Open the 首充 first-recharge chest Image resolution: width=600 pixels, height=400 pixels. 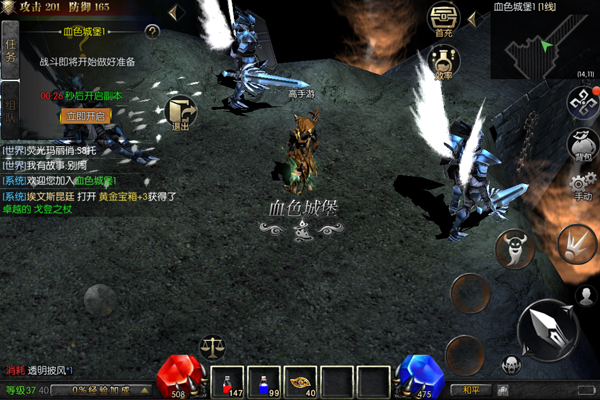[443, 20]
